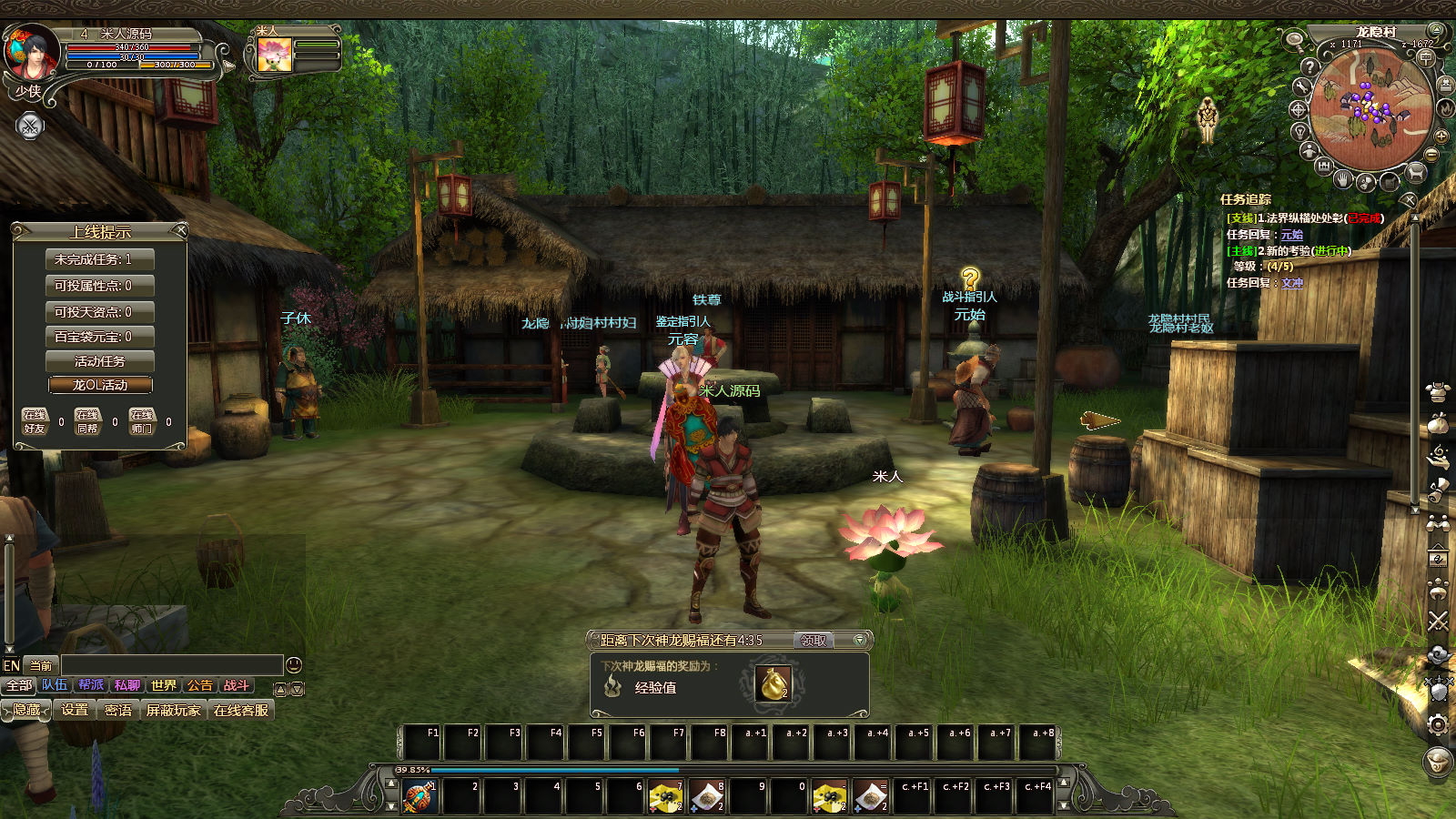Show the 龙OL活动 events
The width and height of the screenshot is (1456, 819).
tap(100, 385)
